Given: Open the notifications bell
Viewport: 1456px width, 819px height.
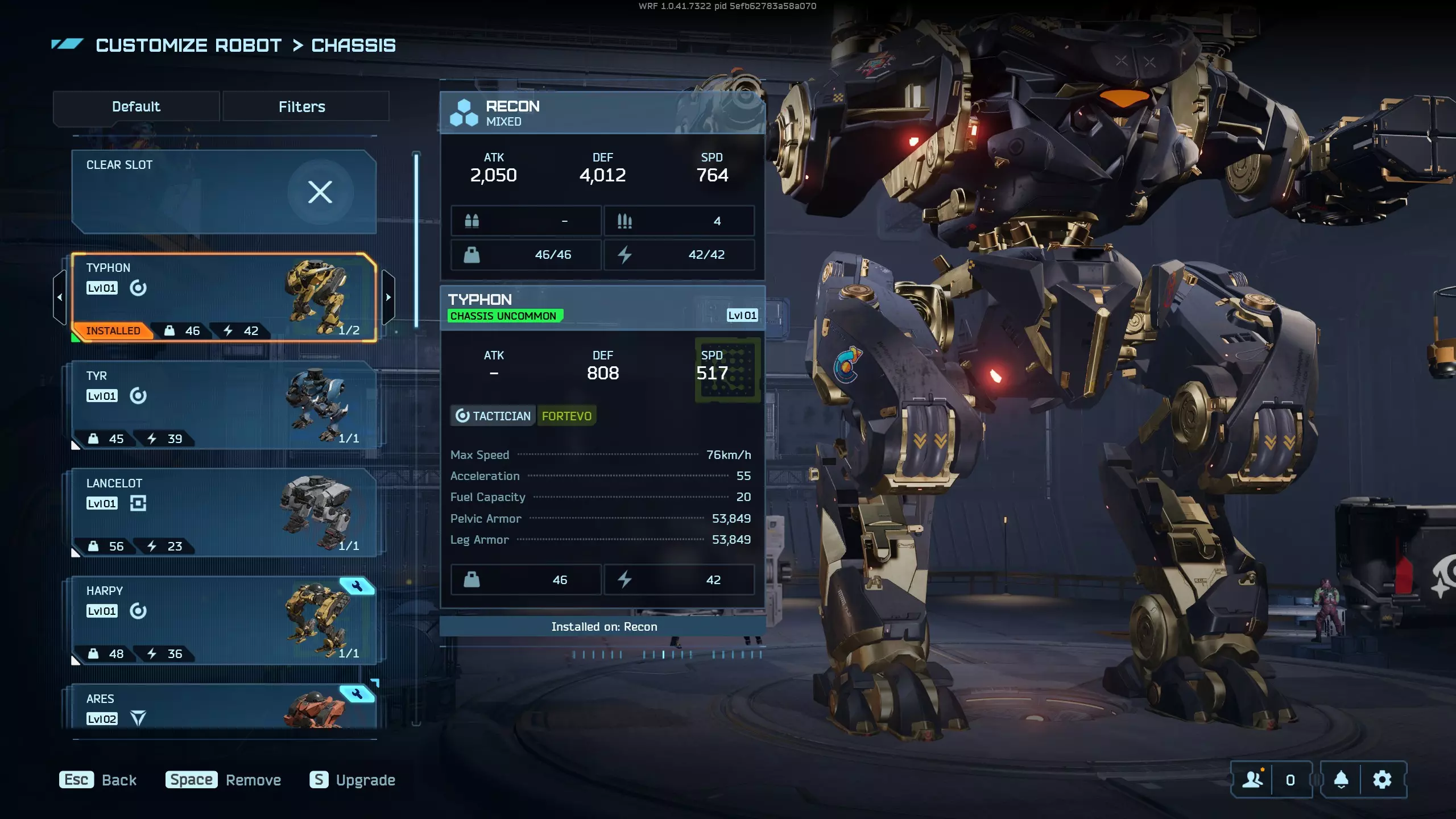Looking at the screenshot, I should click(x=1341, y=780).
